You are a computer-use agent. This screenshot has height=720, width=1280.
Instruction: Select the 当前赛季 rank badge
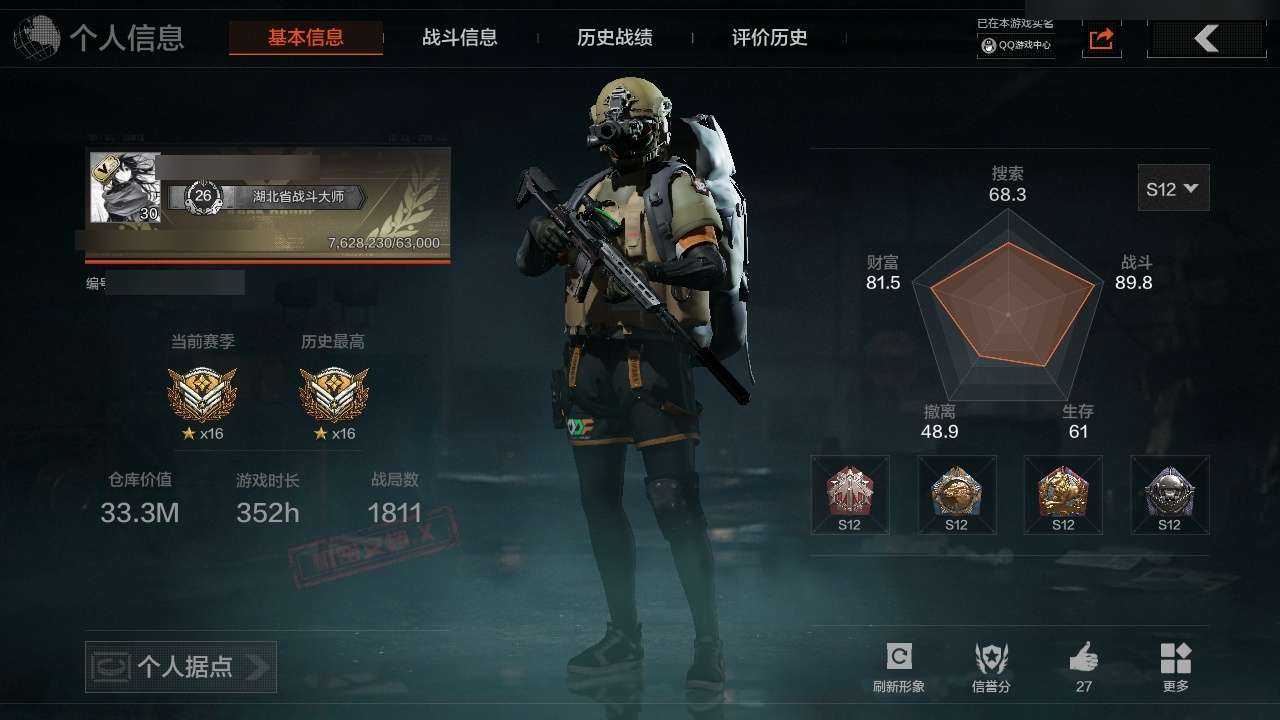point(202,394)
